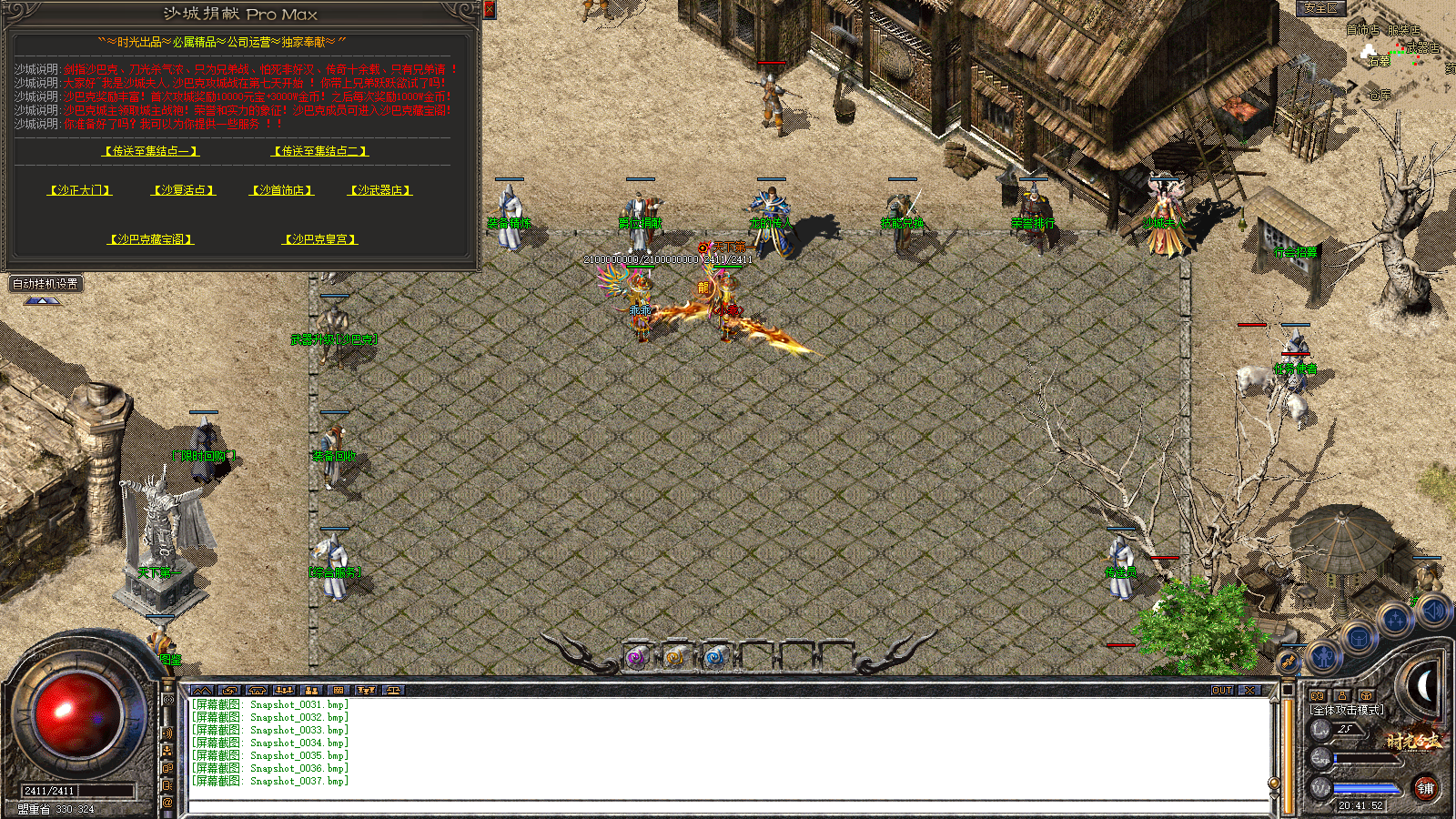
Task: Click the Exp progress bar
Action: pos(1365,758)
